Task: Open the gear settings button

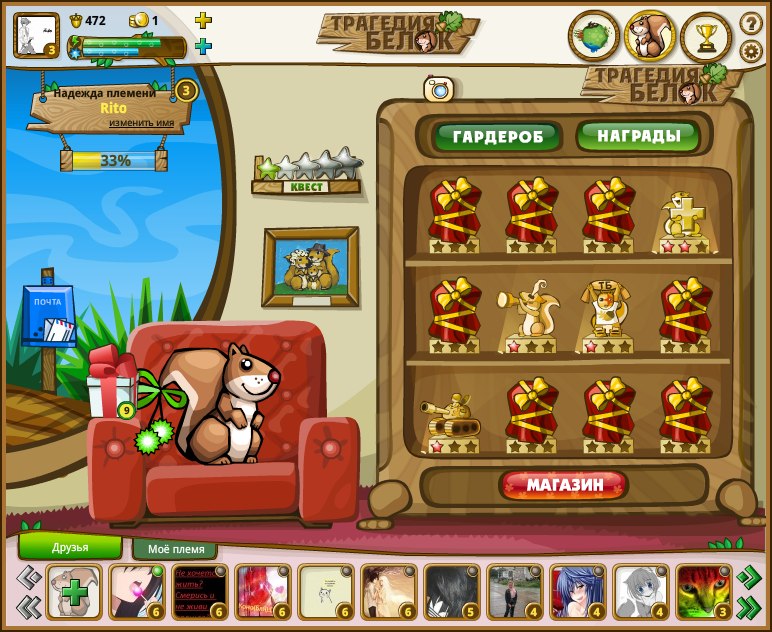Action: pos(751,52)
